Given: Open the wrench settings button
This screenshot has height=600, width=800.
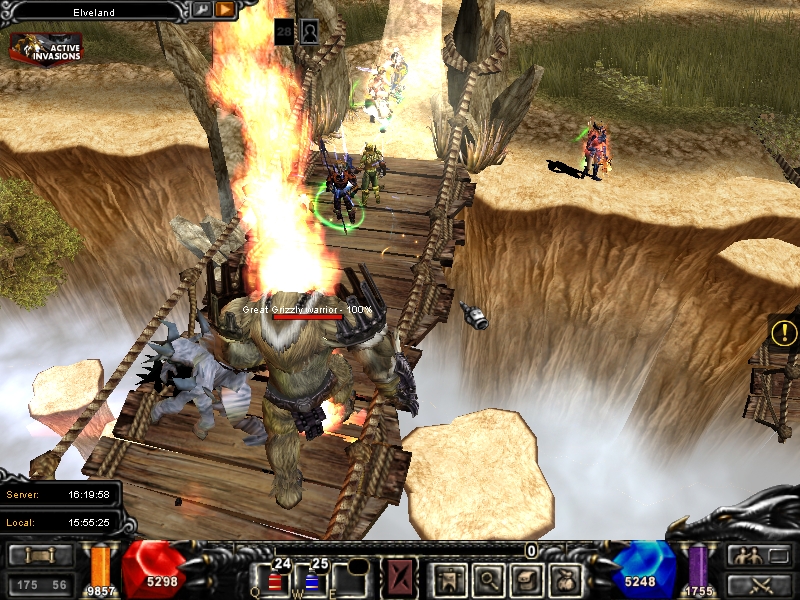Looking at the screenshot, I should (201, 10).
